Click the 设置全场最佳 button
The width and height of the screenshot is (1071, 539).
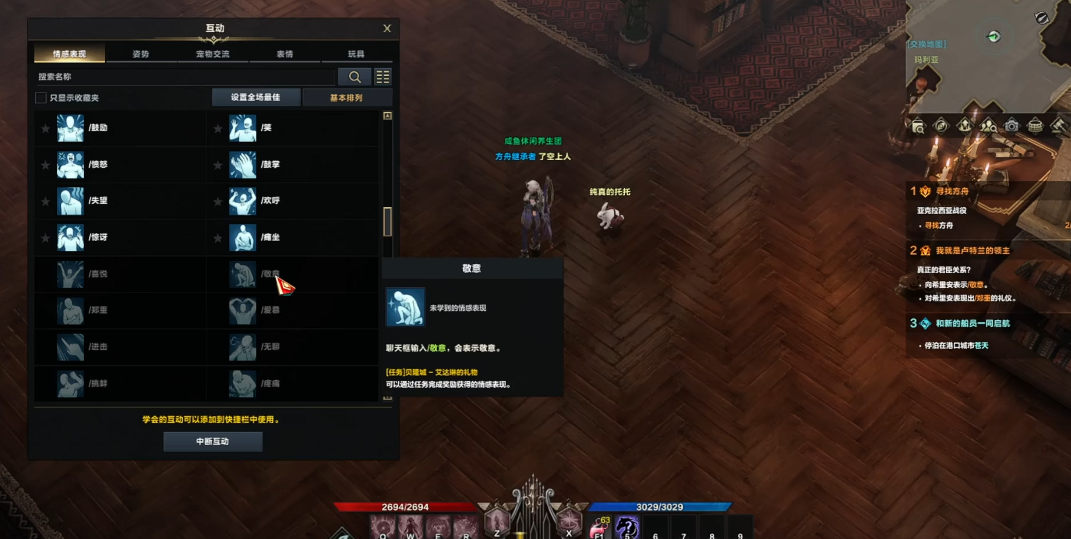click(x=255, y=98)
